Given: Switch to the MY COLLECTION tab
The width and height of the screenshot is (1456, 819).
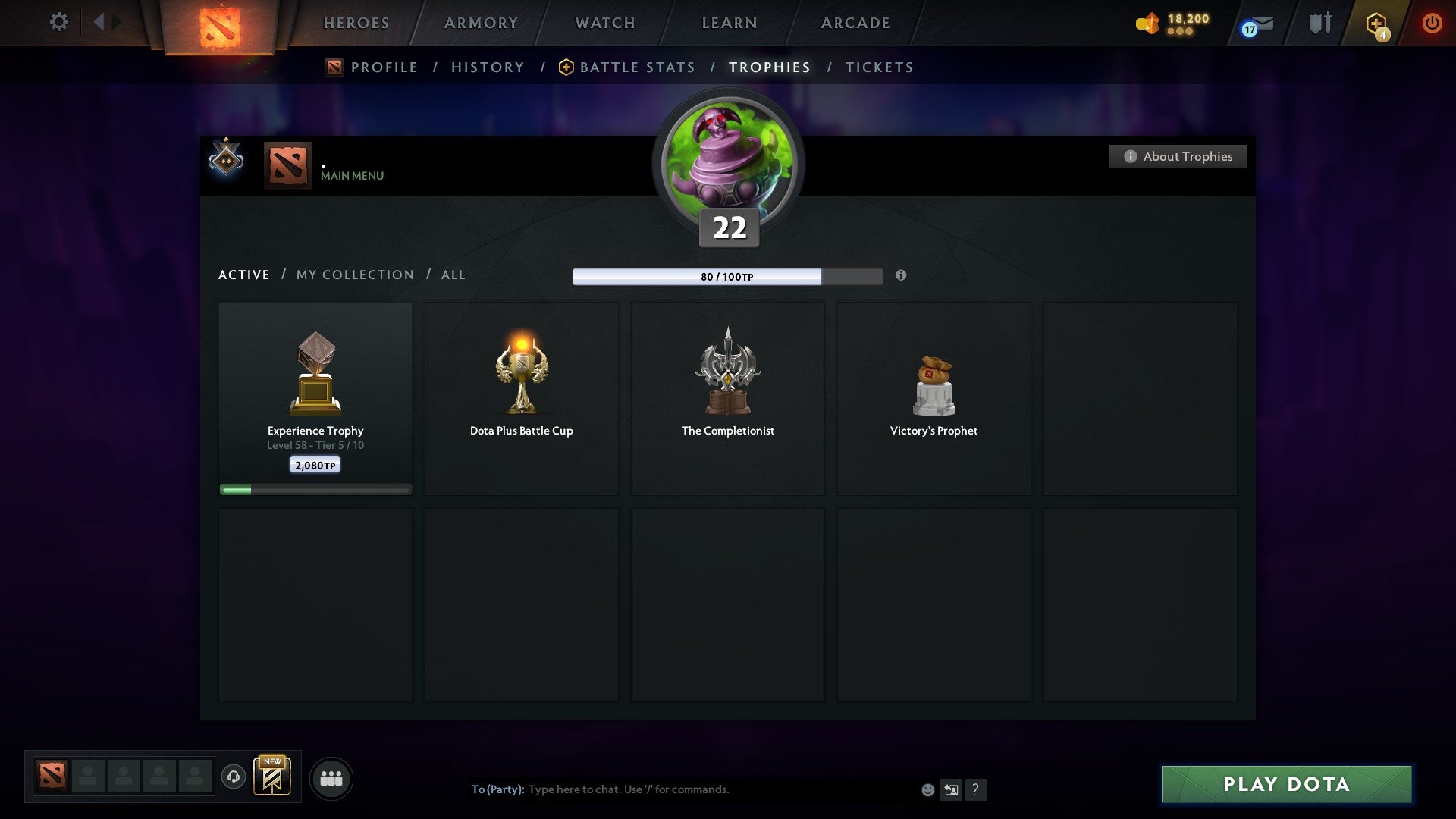Looking at the screenshot, I should (x=354, y=275).
